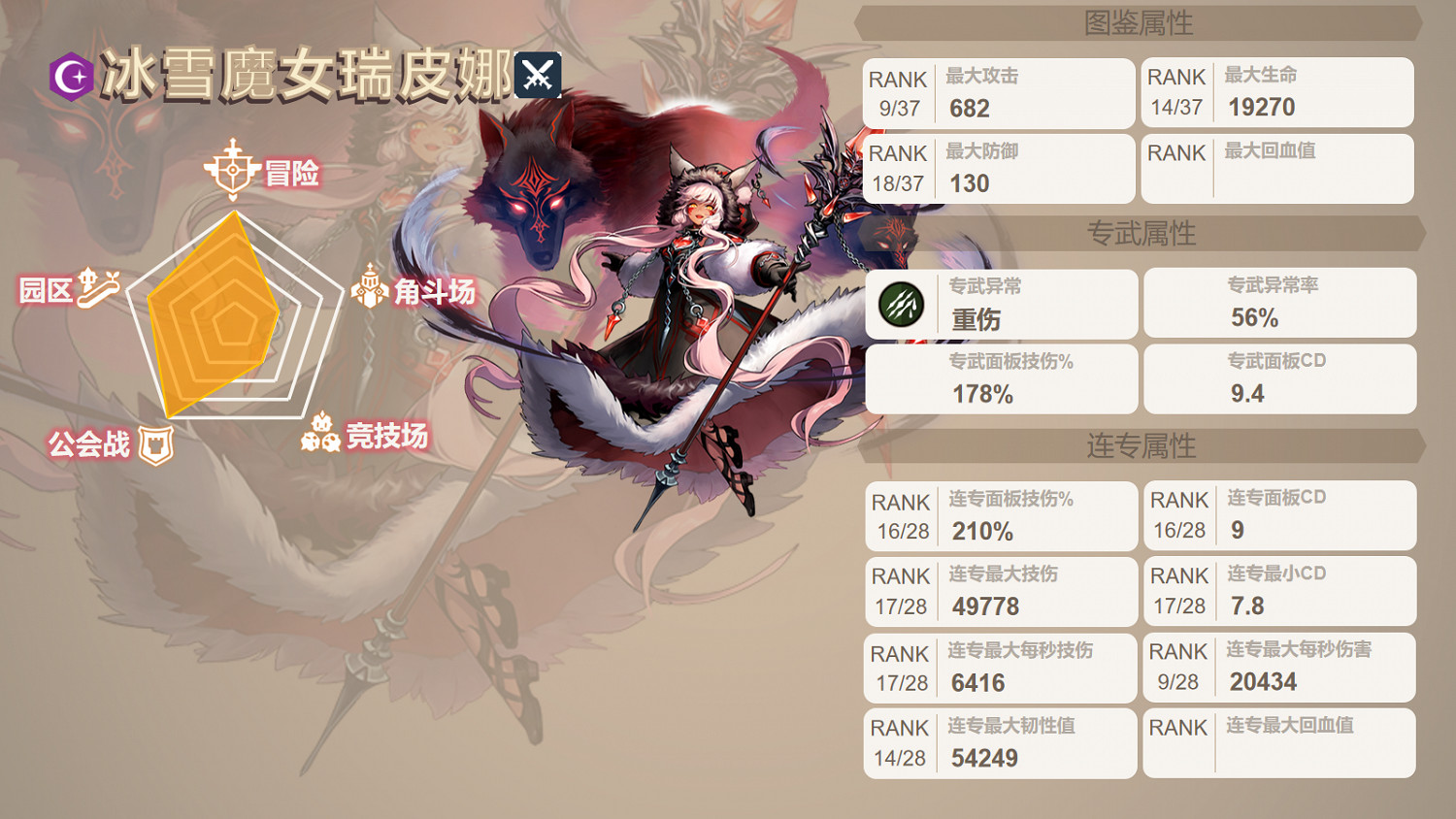Viewport: 1456px width, 819px height.
Task: Select the 公会战 shield icon
Action: tap(155, 443)
